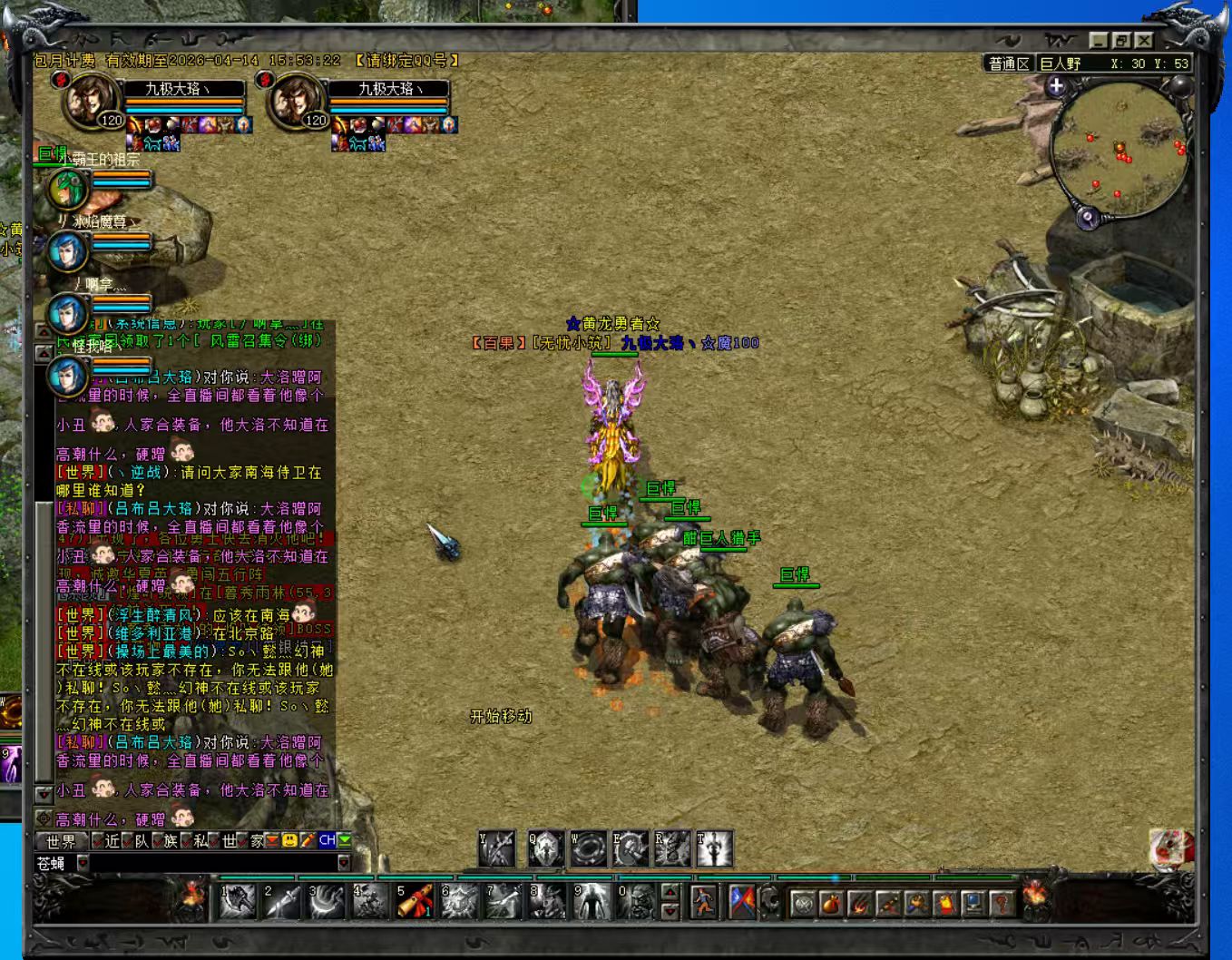
Task: Close the game window
Action: coord(1144,40)
